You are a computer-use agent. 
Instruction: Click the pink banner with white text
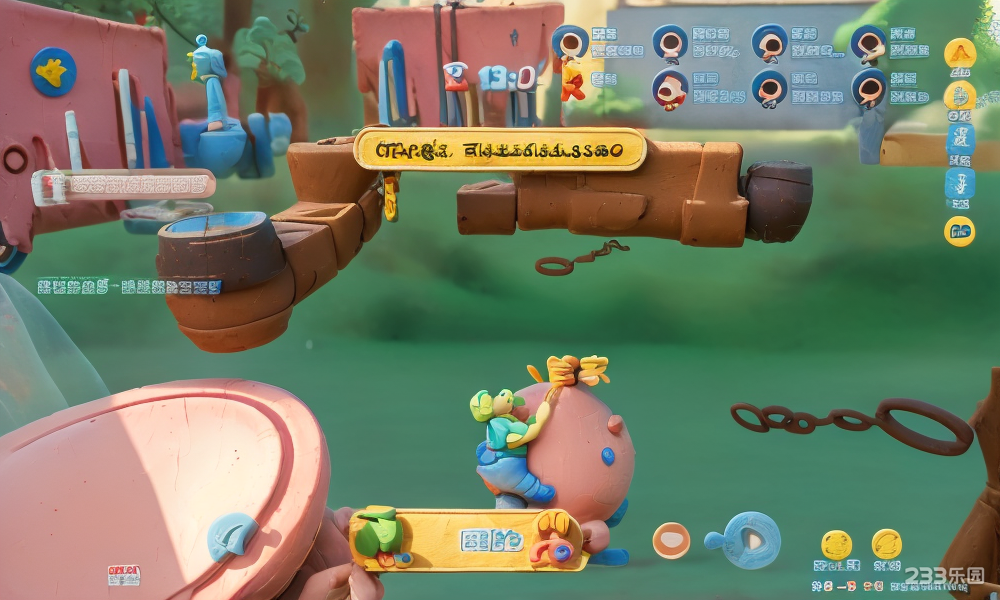coord(124,185)
